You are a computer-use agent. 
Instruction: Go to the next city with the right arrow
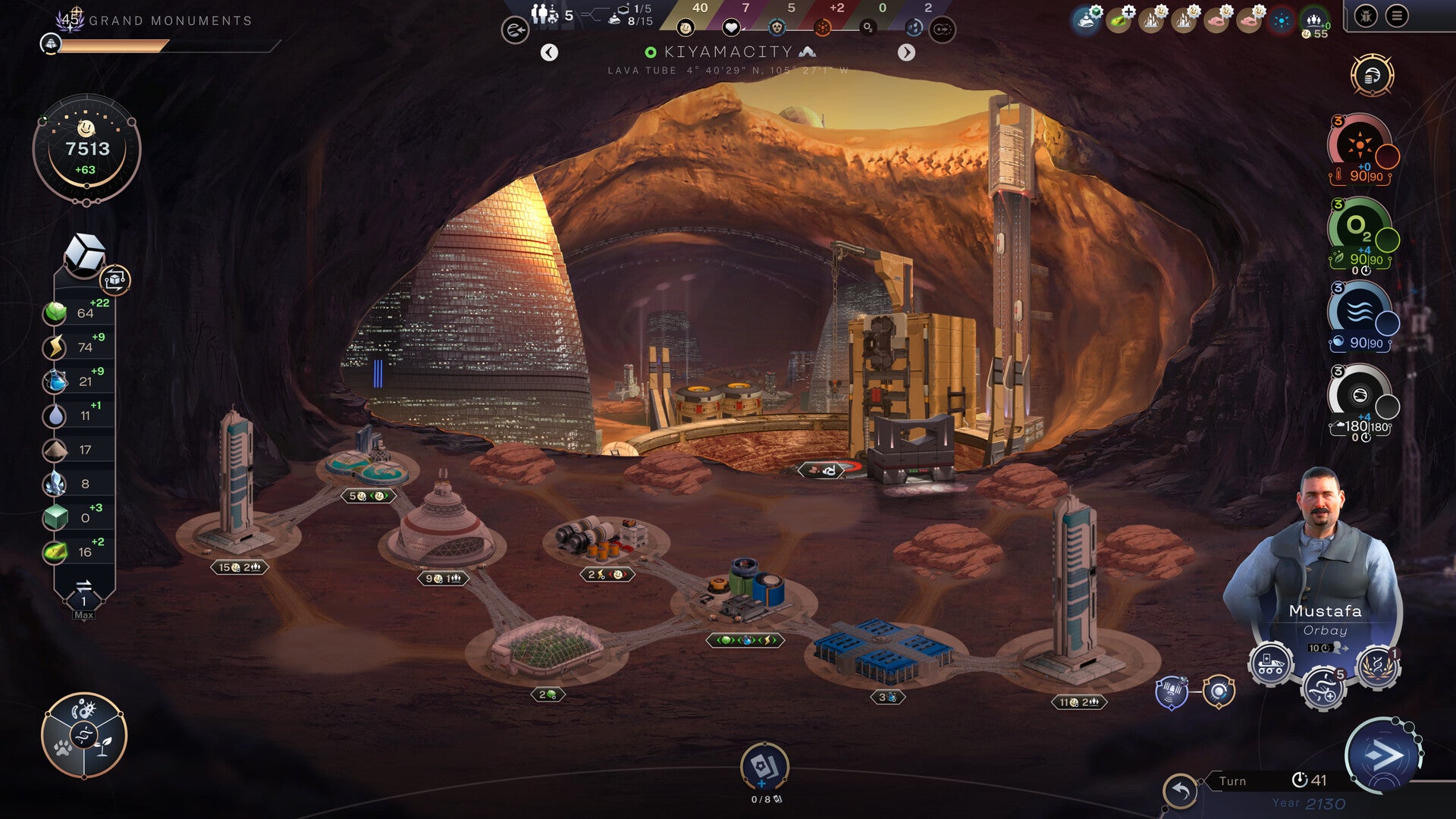(906, 52)
